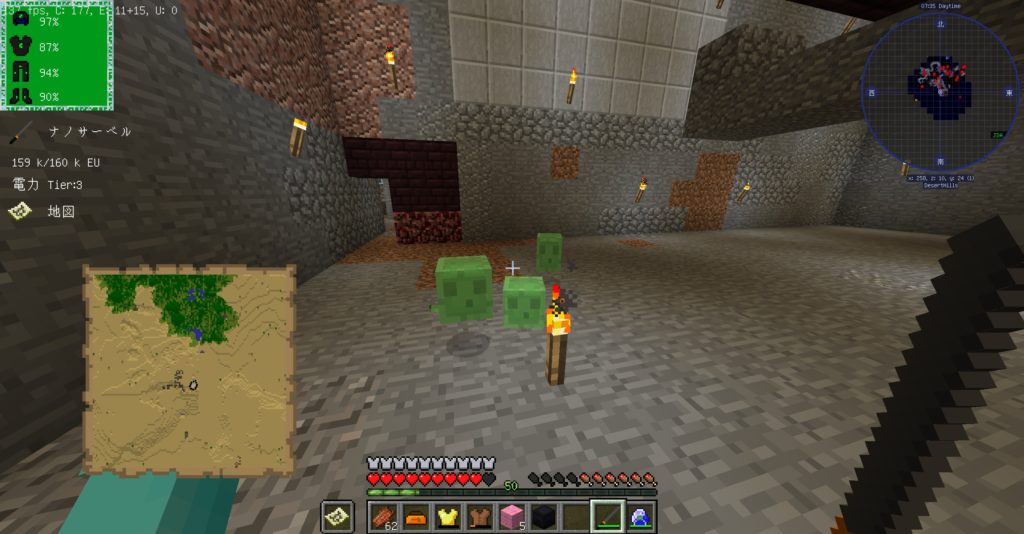Choose the blue potion flask slot

639,516
